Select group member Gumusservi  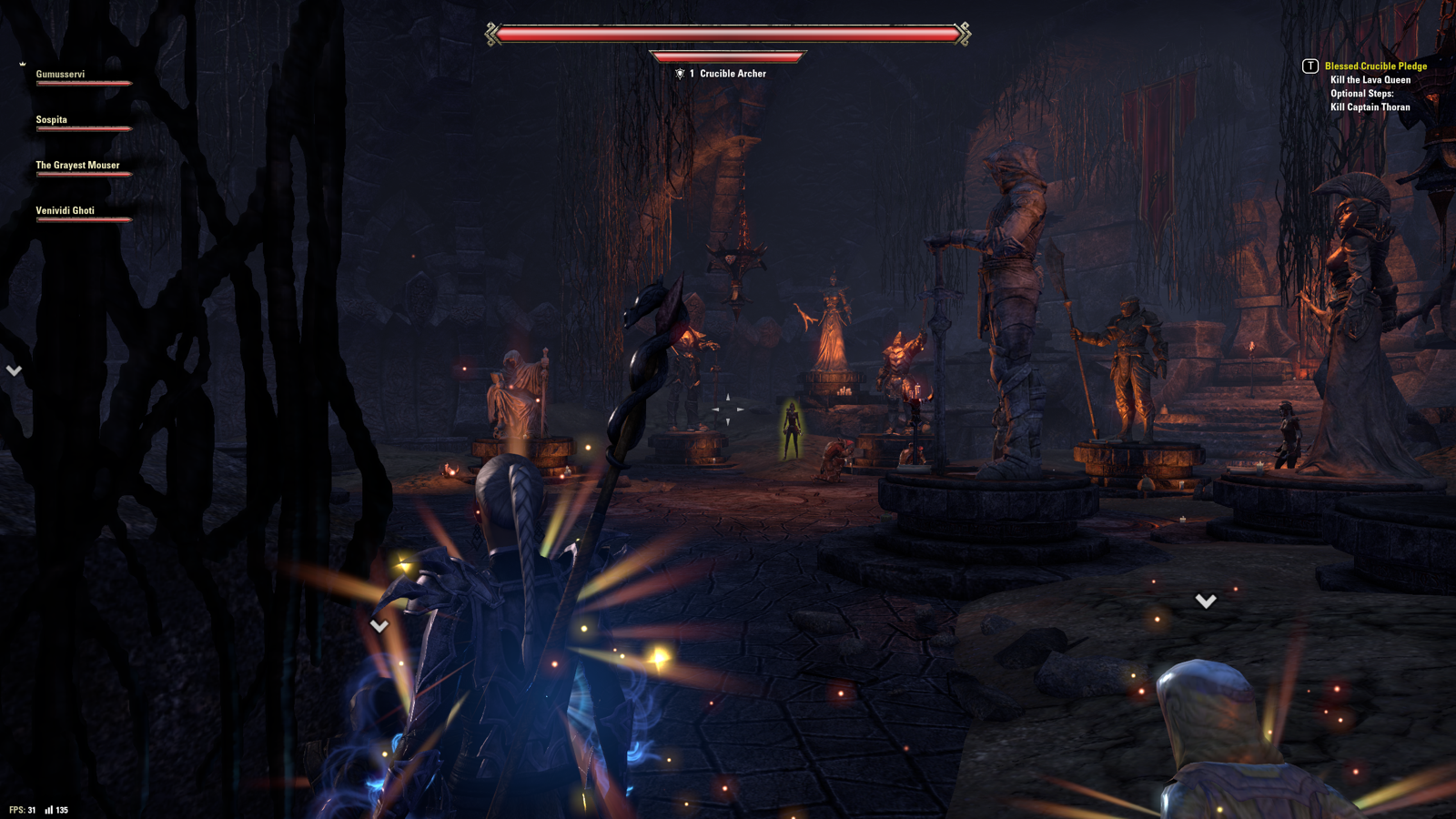[x=61, y=75]
